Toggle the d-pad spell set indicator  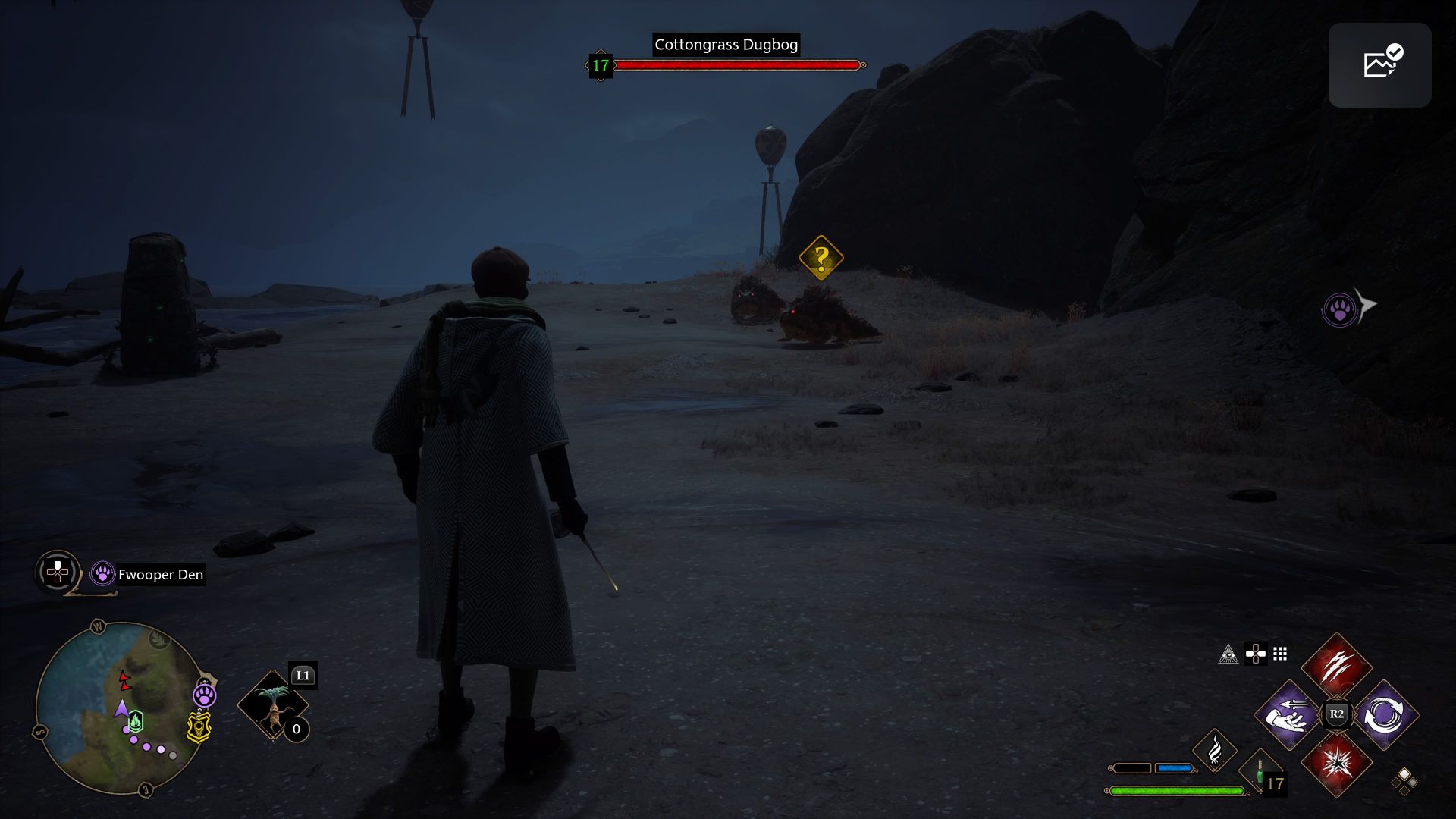[1255, 654]
